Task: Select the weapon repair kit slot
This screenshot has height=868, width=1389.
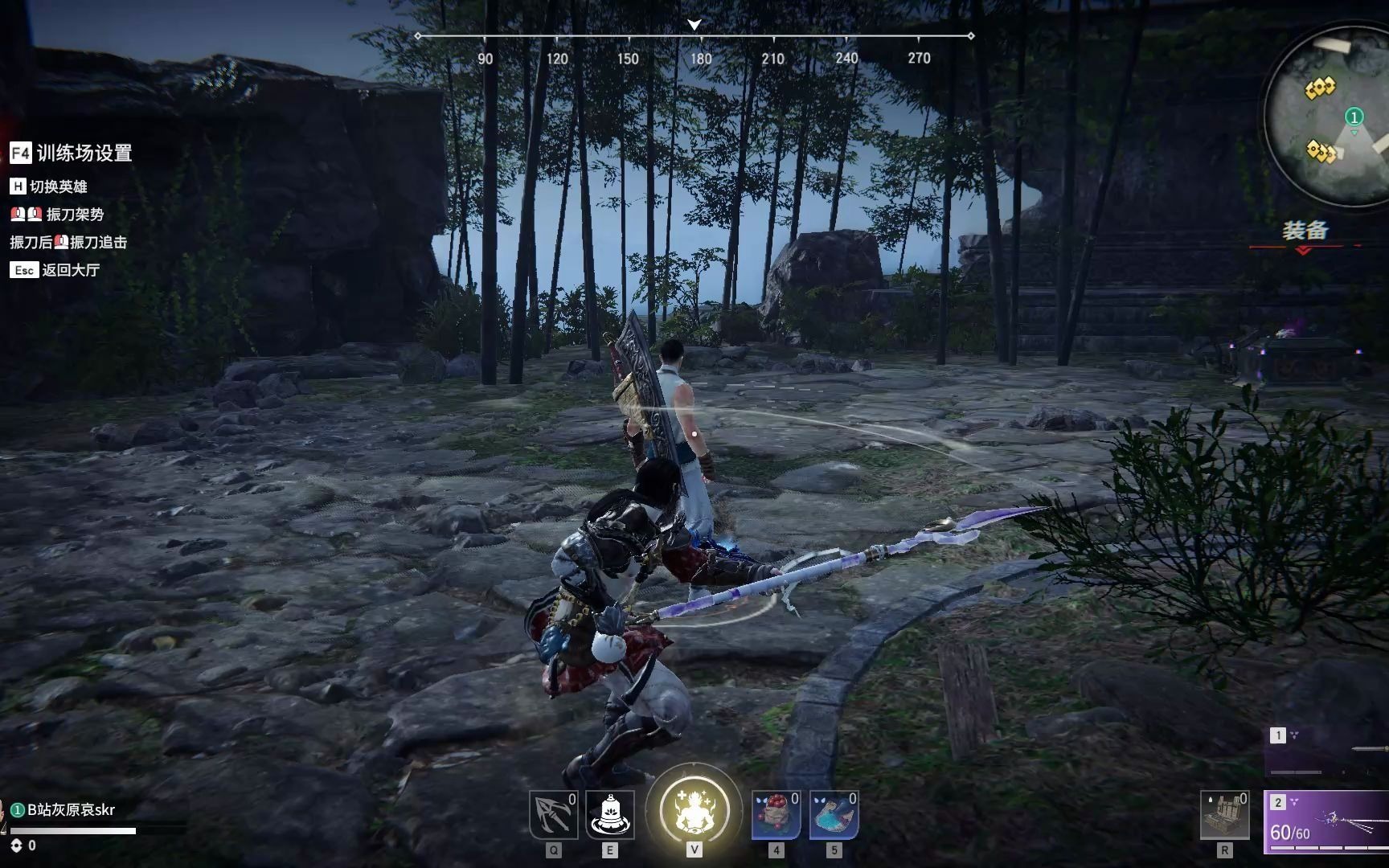Action: (1224, 815)
